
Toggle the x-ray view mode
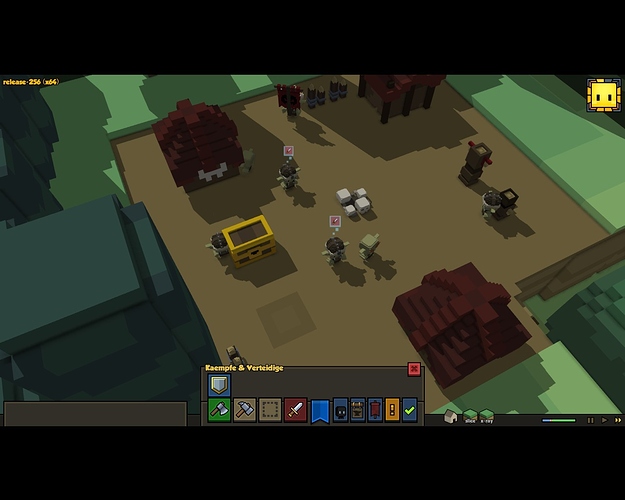[x=487, y=416]
